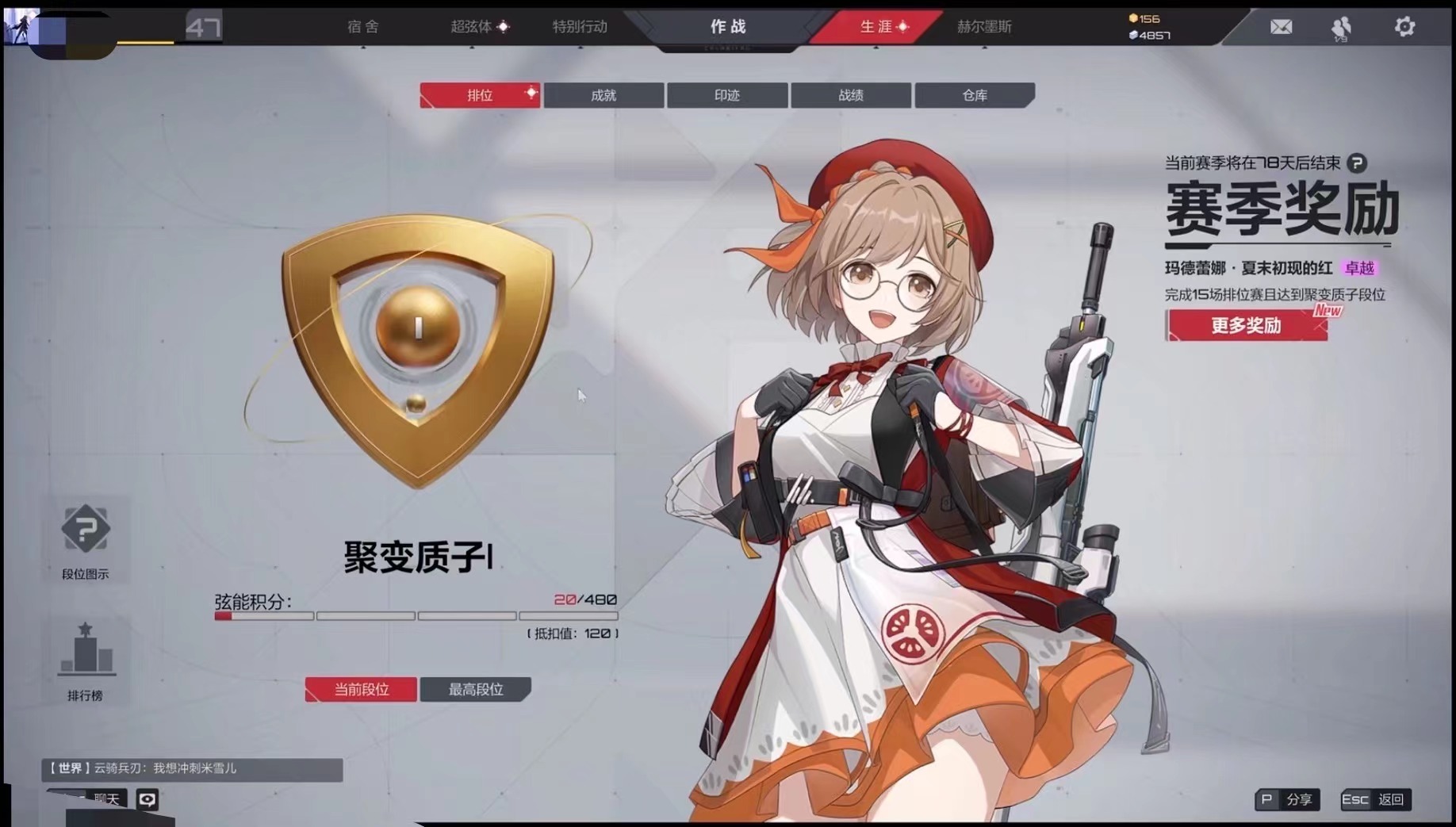Switch to the 战绩 battle records tab
The image size is (1456, 827).
(850, 95)
